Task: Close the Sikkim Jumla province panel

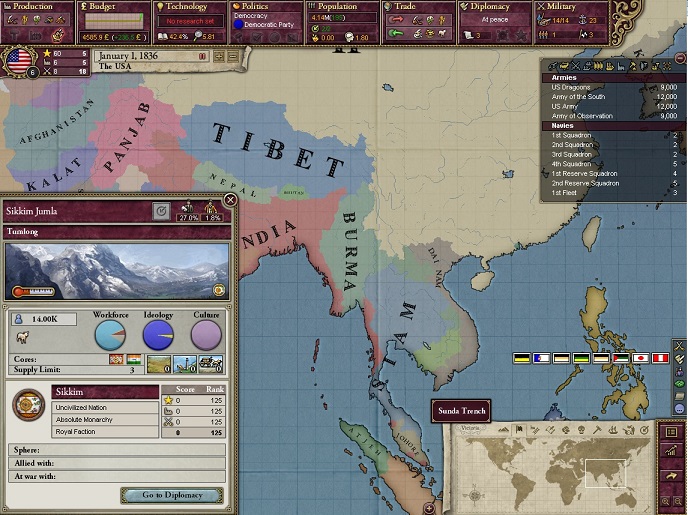Action: pos(230,200)
